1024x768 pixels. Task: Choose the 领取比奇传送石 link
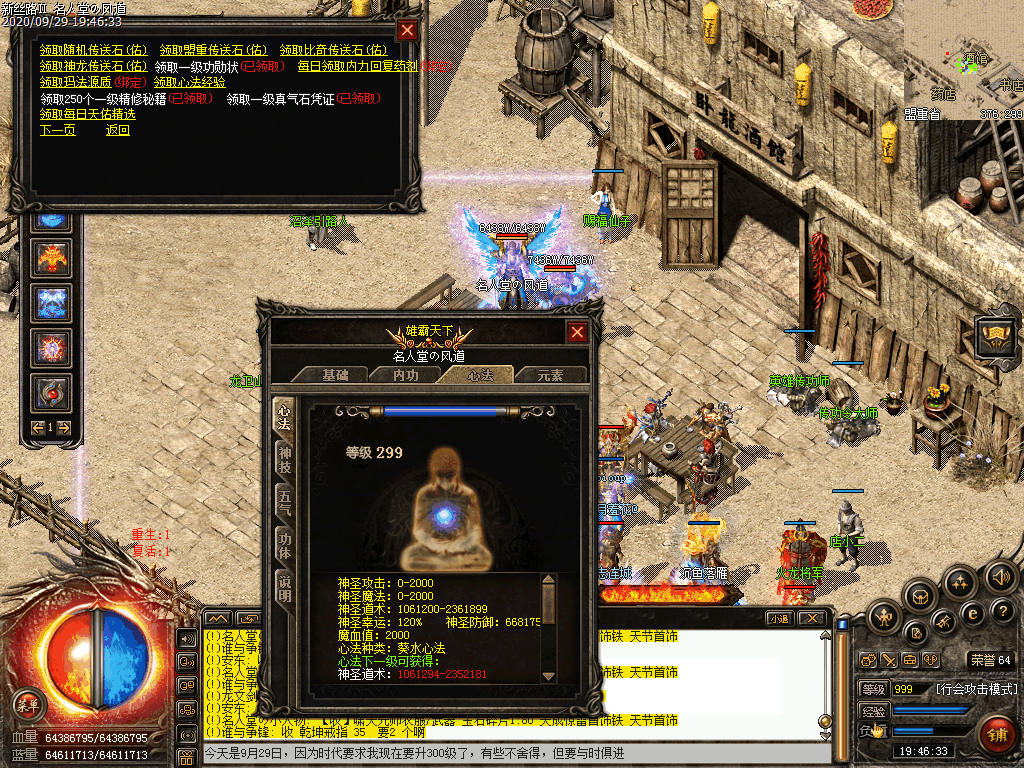click(x=332, y=49)
